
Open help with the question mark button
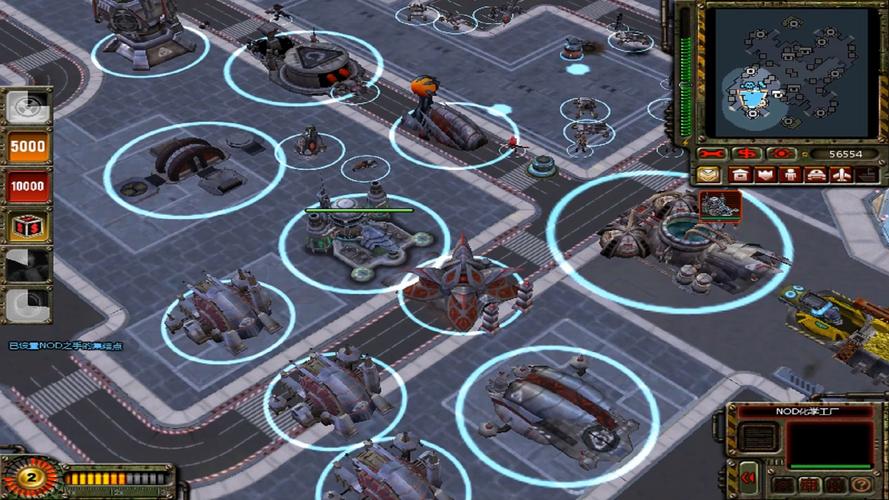point(862,485)
